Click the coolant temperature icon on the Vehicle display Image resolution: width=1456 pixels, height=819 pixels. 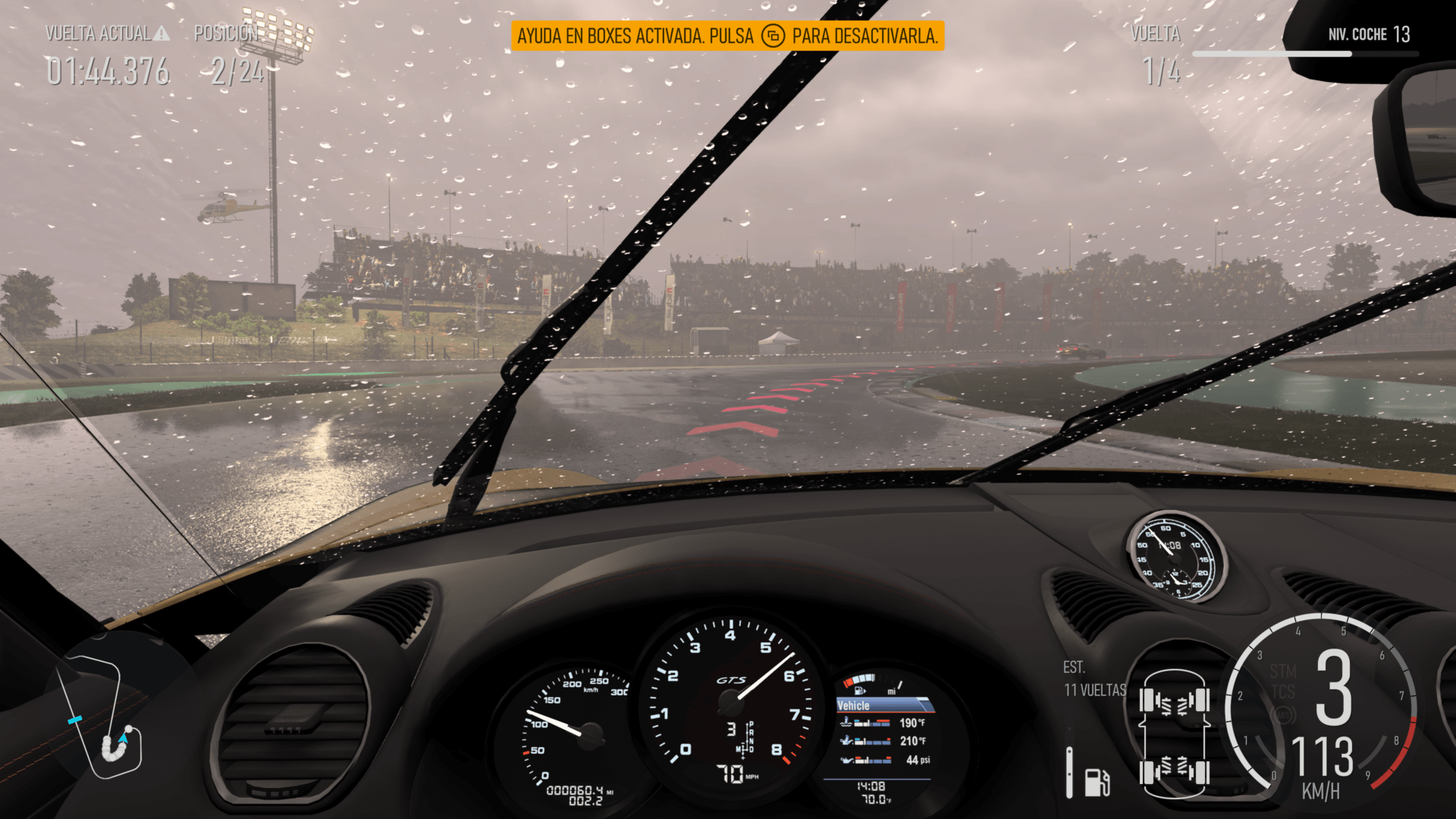pos(846,722)
